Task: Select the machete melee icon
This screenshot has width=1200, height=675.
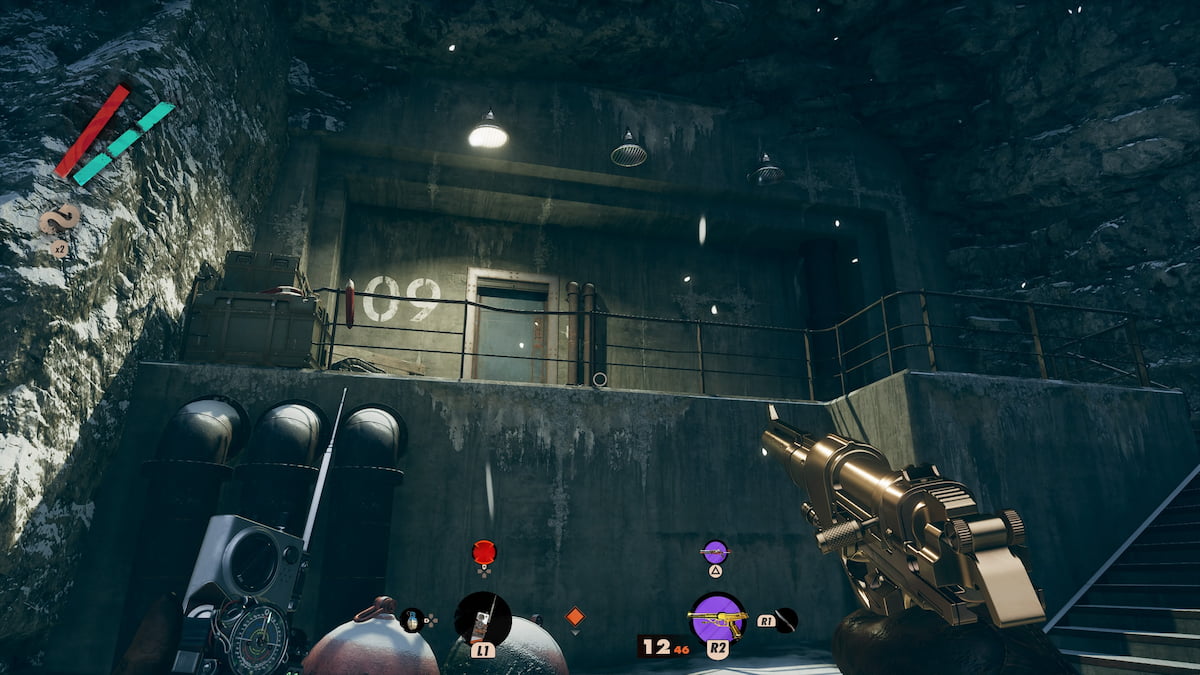Action: coord(787,620)
